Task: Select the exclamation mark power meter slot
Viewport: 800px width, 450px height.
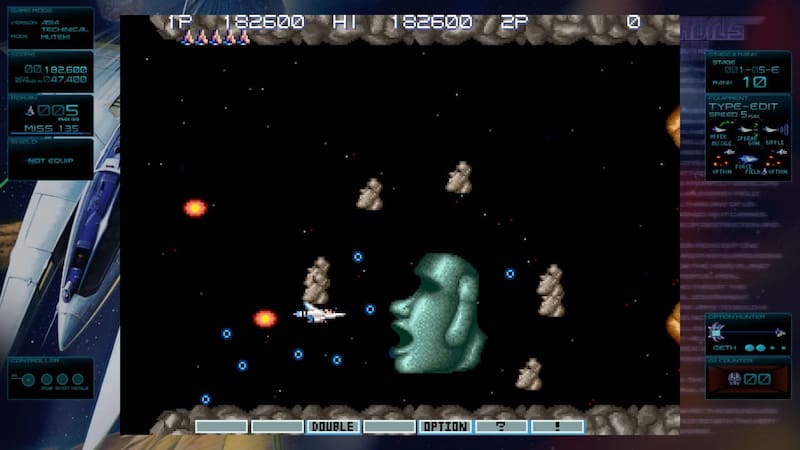Action: click(557, 426)
